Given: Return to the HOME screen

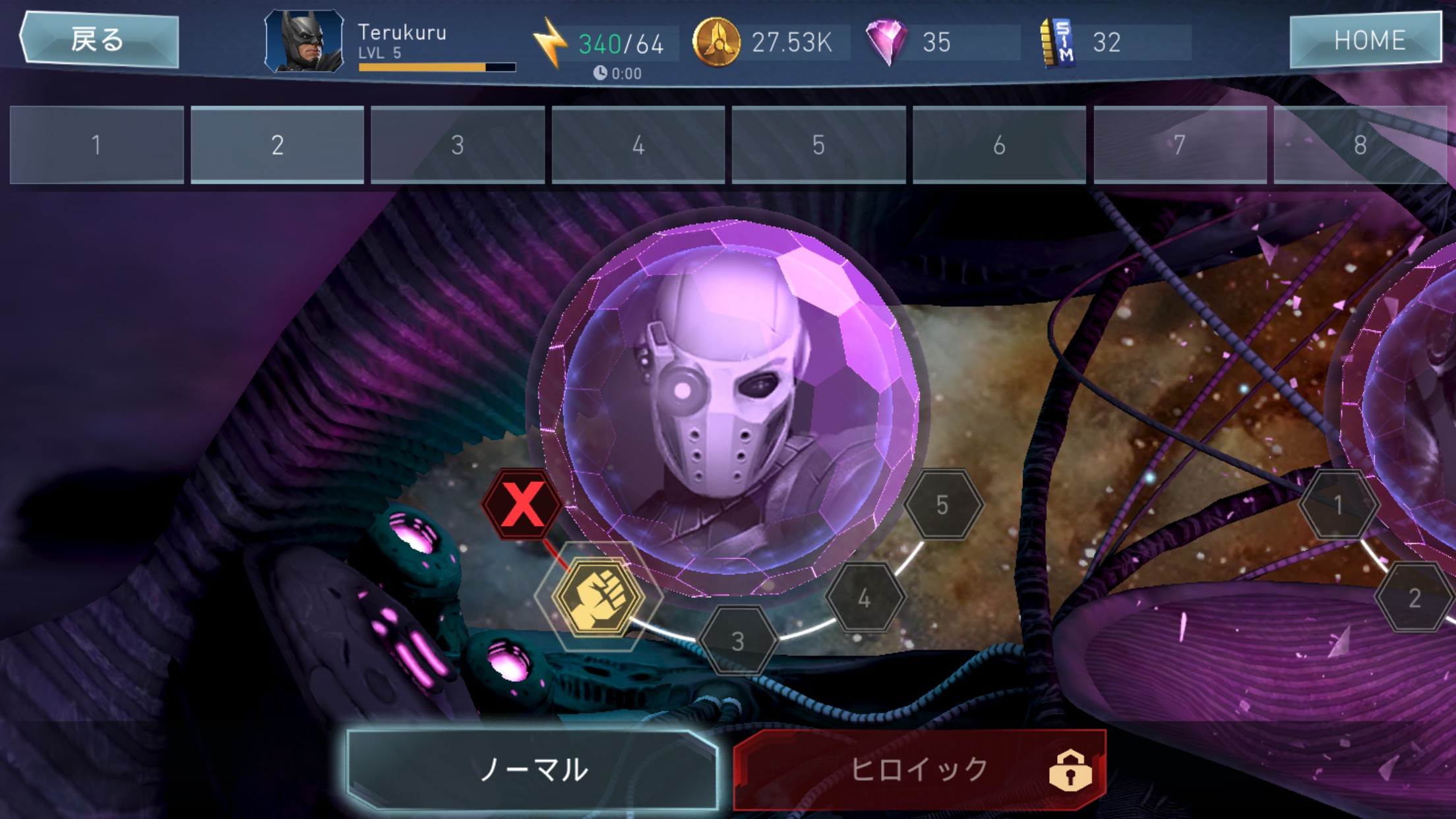Looking at the screenshot, I should point(1366,40).
